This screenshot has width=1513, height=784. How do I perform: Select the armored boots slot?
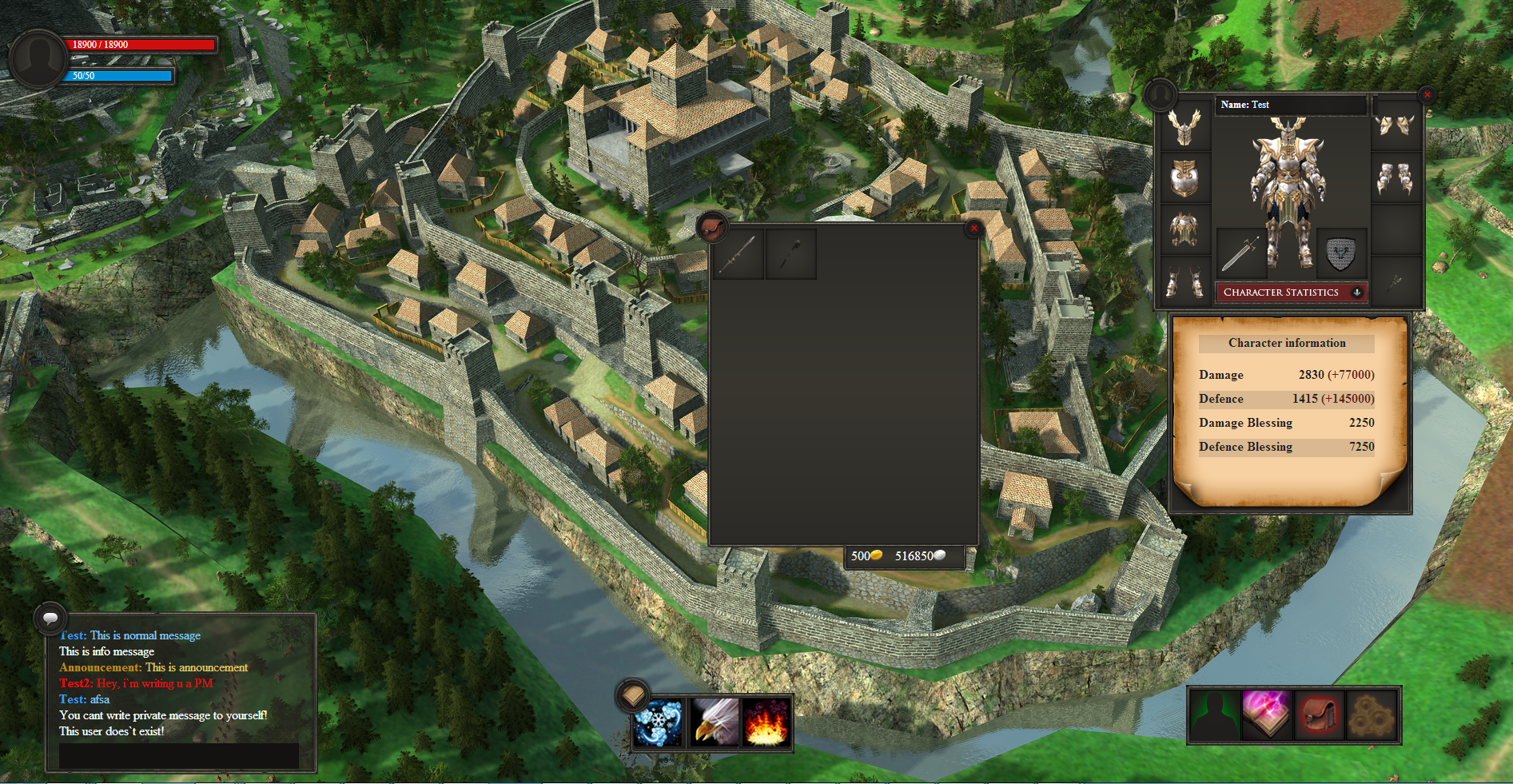point(1184,281)
